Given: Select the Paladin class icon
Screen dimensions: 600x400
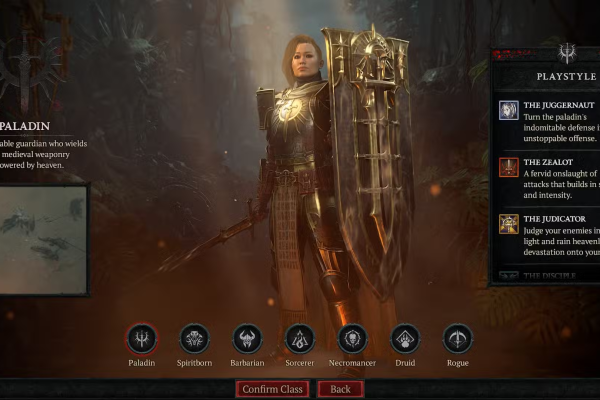Looking at the screenshot, I should click(143, 339).
